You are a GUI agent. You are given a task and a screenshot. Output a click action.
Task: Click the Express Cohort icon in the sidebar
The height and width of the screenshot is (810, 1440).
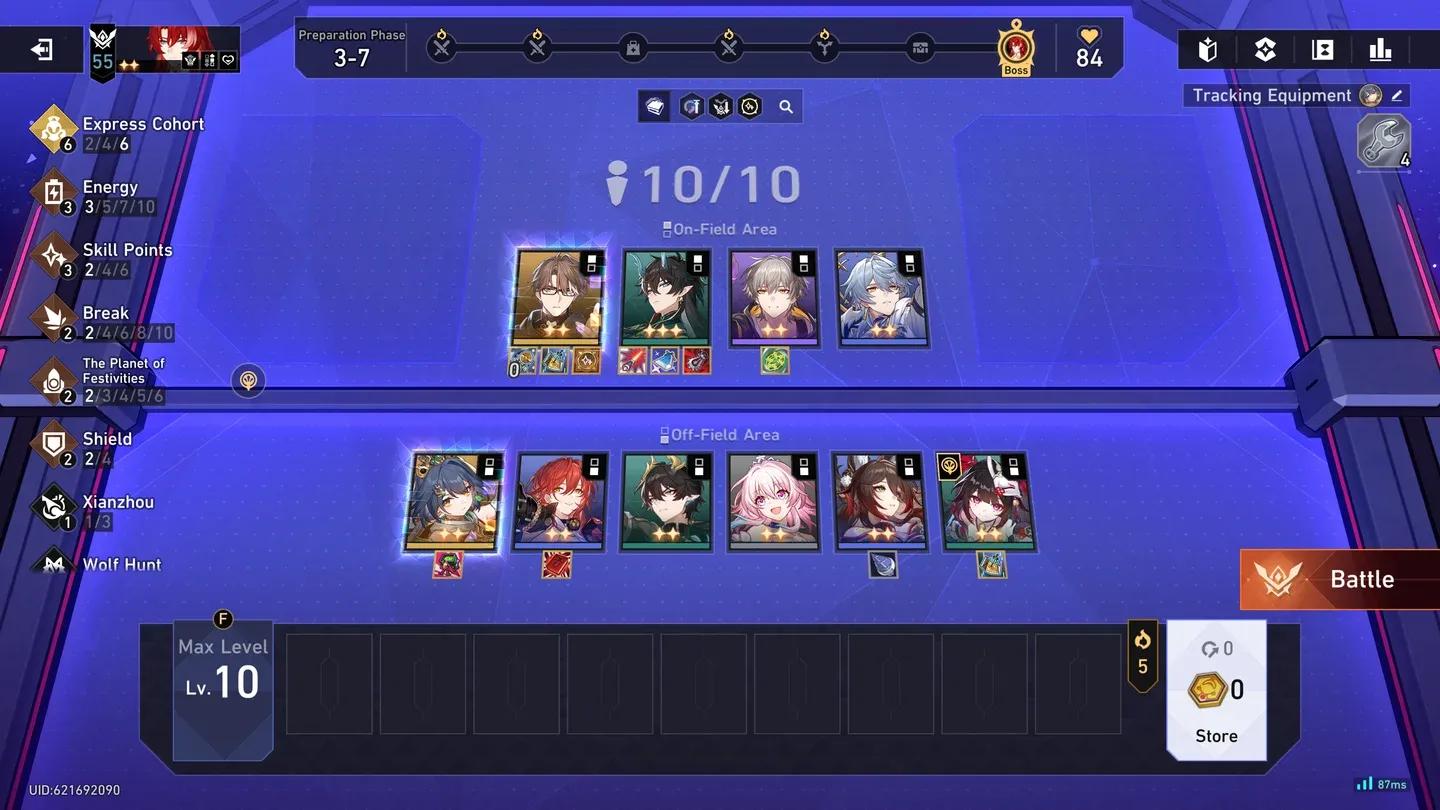point(54,128)
